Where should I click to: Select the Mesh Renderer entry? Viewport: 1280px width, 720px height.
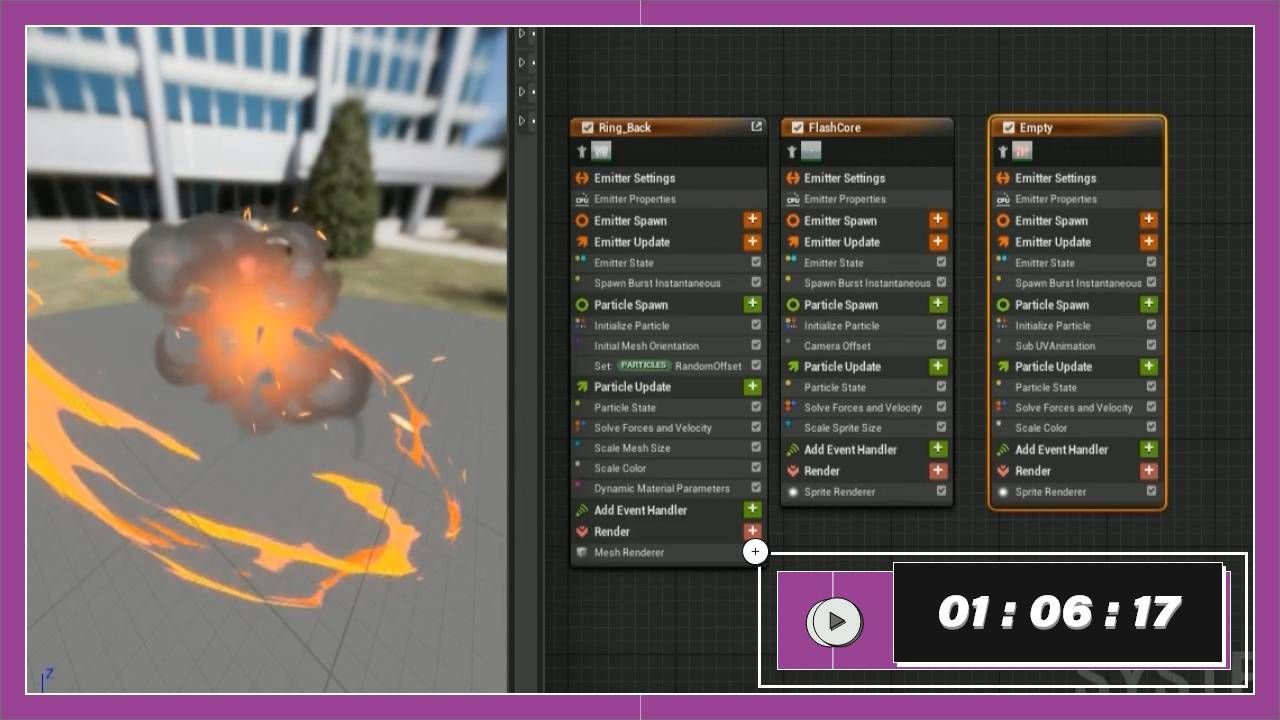(x=629, y=552)
